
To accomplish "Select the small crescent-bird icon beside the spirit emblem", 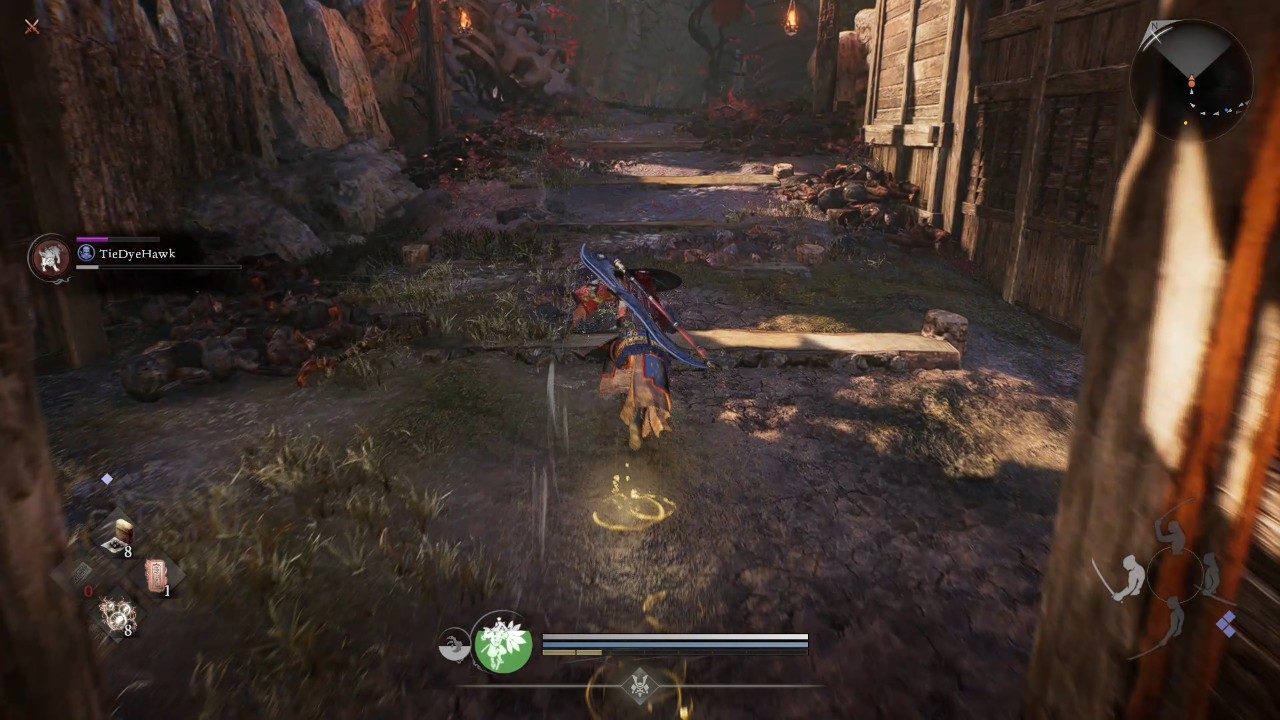I will point(455,645).
